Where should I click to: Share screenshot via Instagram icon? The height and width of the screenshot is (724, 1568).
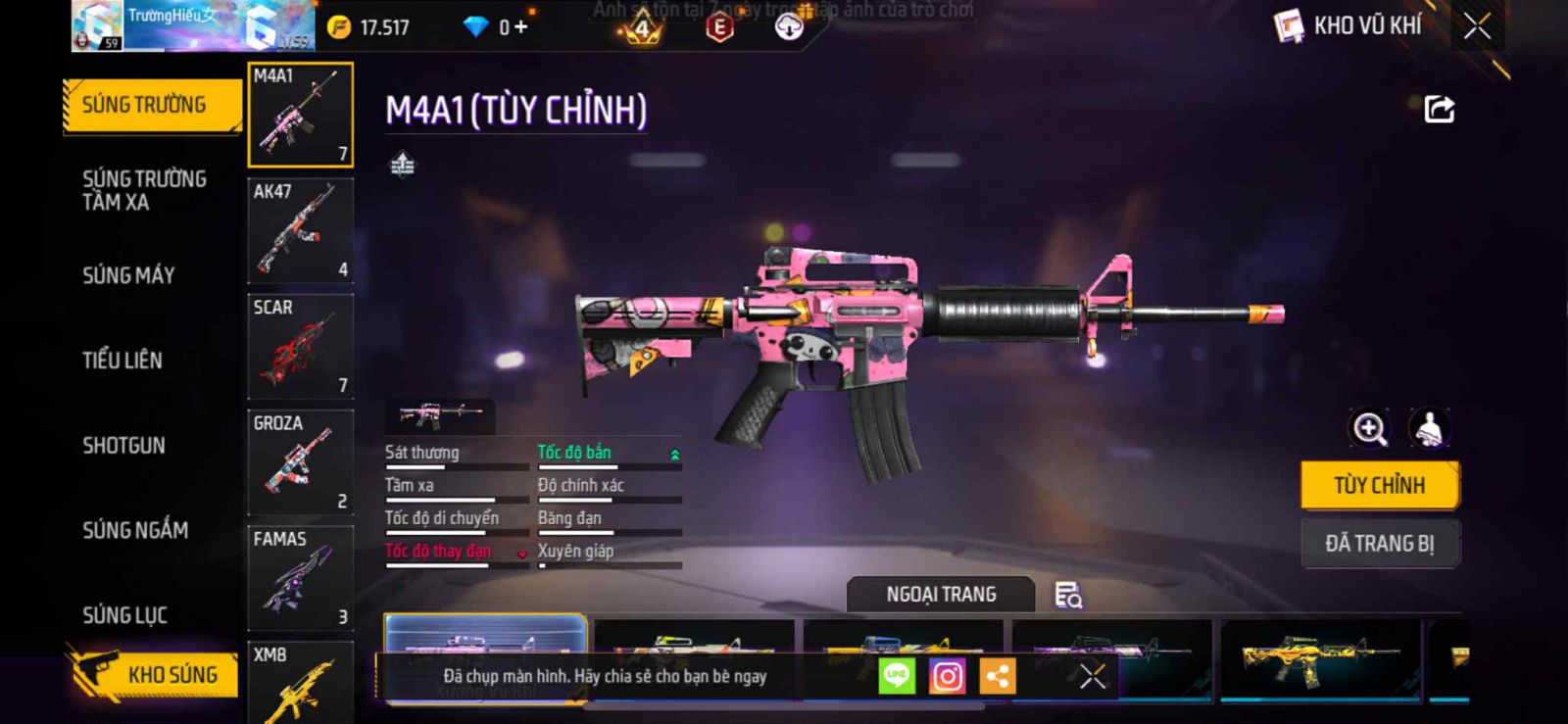coord(947,676)
